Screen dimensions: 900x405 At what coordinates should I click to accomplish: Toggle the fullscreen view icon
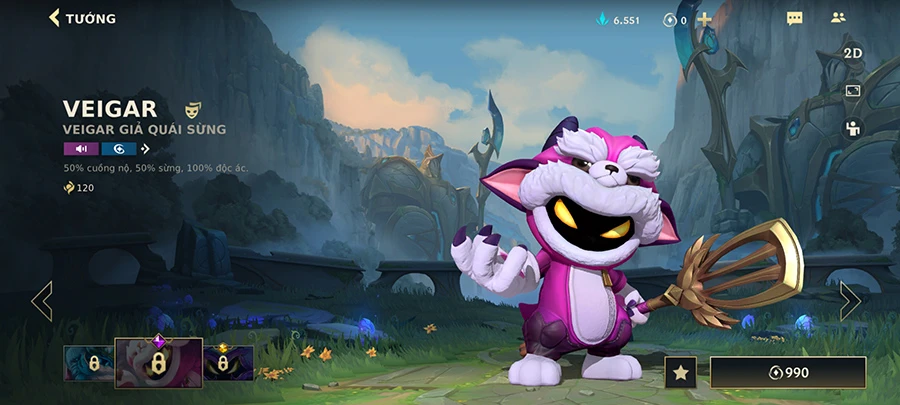click(x=852, y=91)
